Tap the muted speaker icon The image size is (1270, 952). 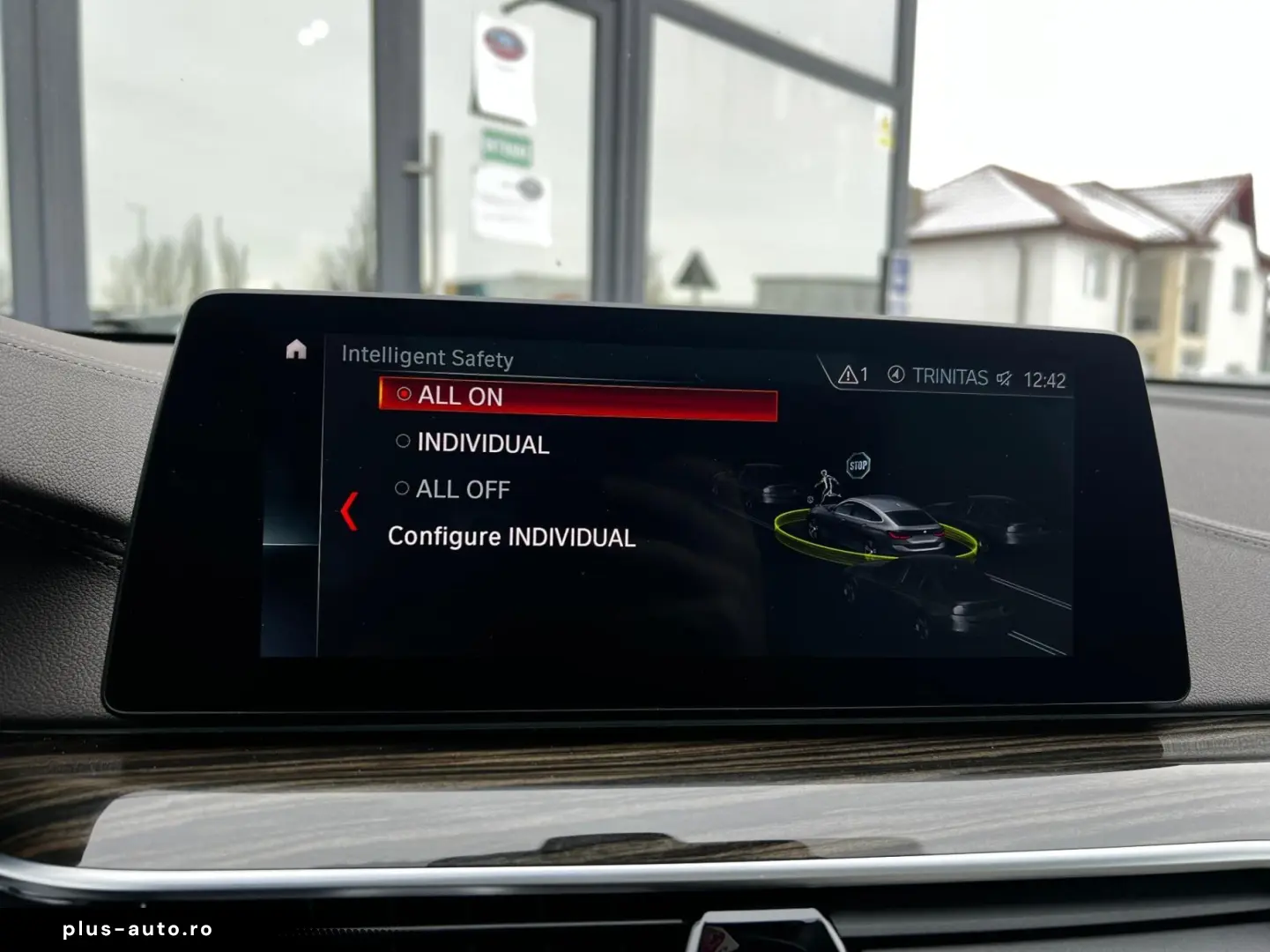pyautogui.click(x=1006, y=378)
